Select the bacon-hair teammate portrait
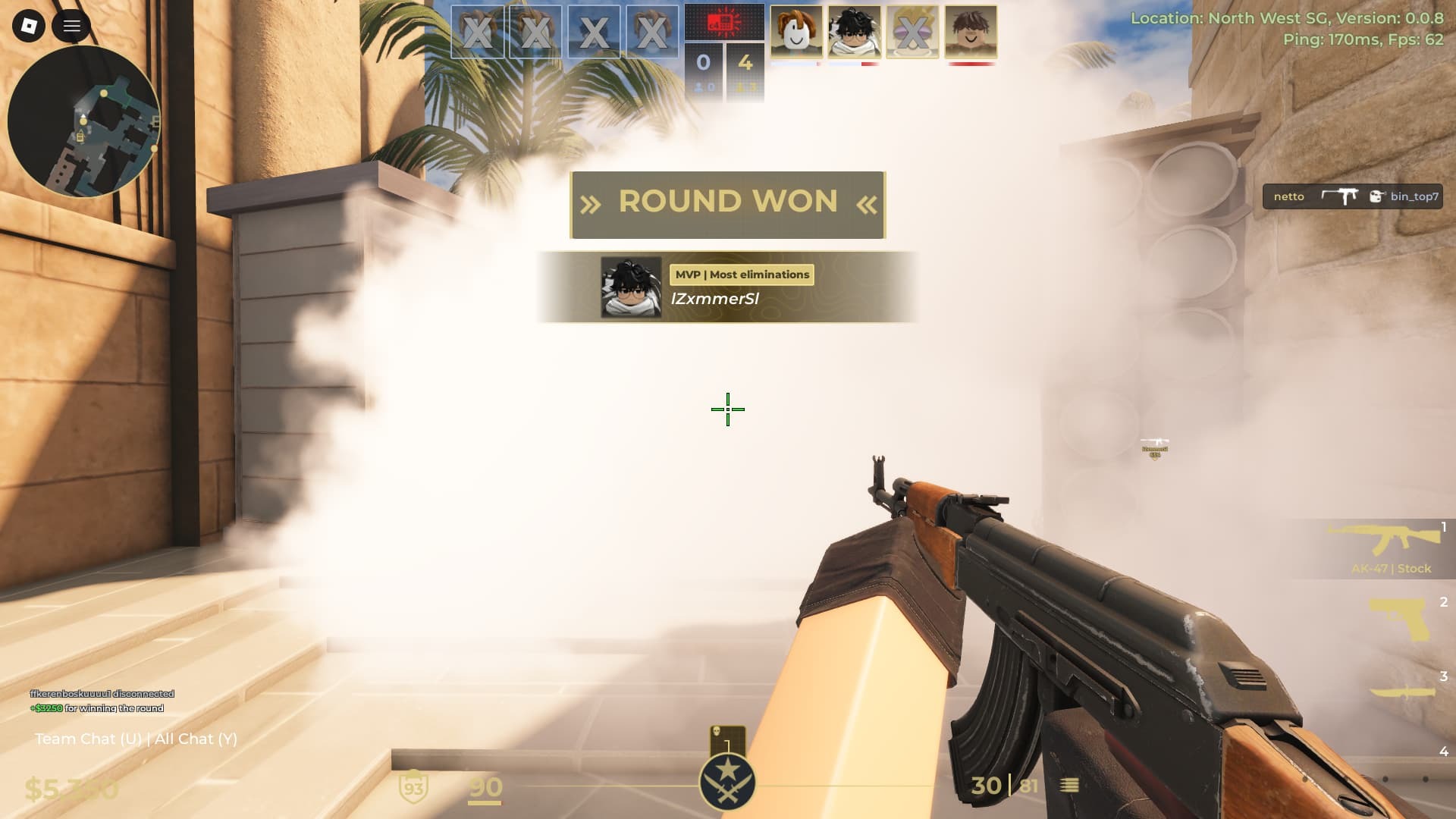This screenshot has width=1456, height=819. [x=796, y=32]
